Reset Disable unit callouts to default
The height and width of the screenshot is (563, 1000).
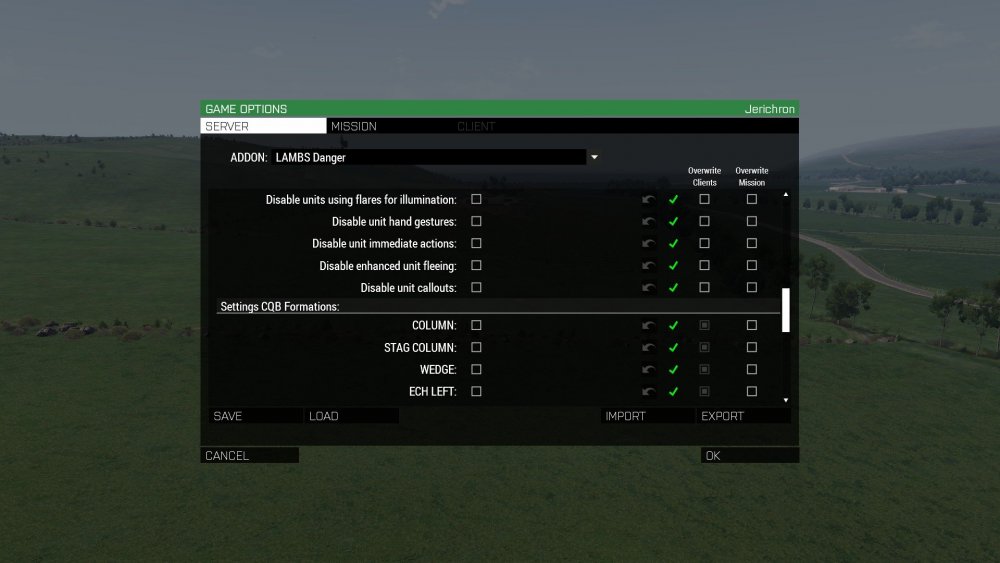click(649, 288)
